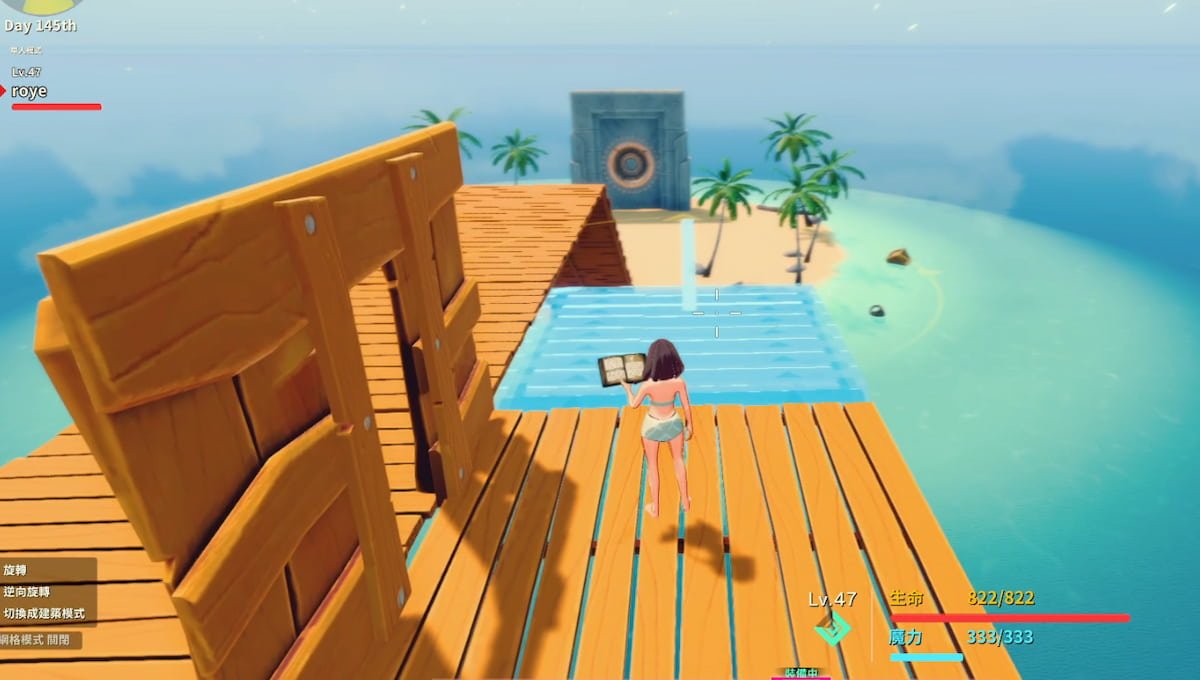Image resolution: width=1200 pixels, height=680 pixels.
Task: Choose the 切換成建築模式 option
Action: [44, 613]
